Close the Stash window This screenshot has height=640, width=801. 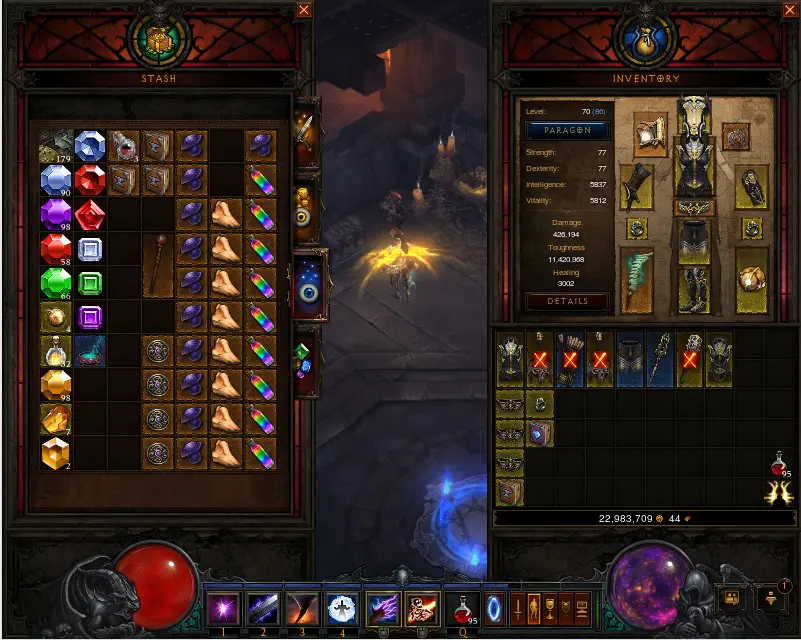click(x=304, y=10)
